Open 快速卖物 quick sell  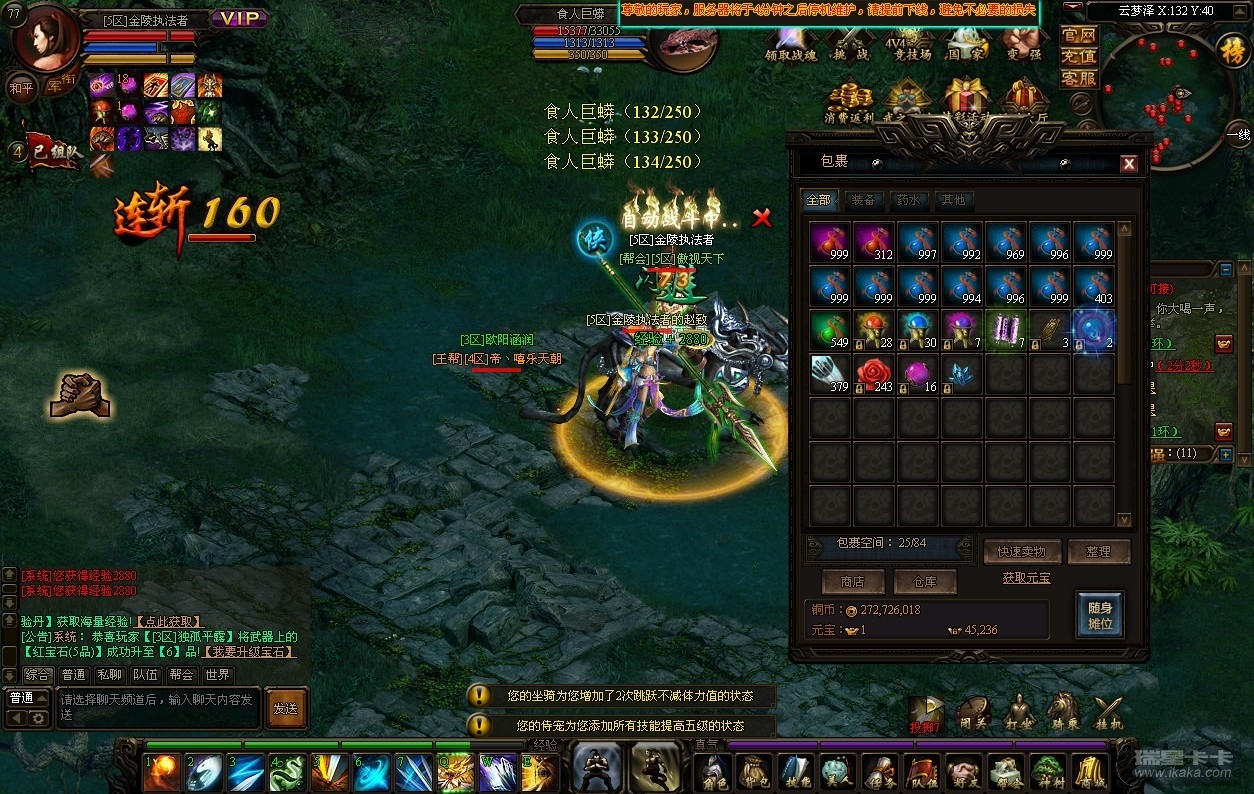[1020, 552]
